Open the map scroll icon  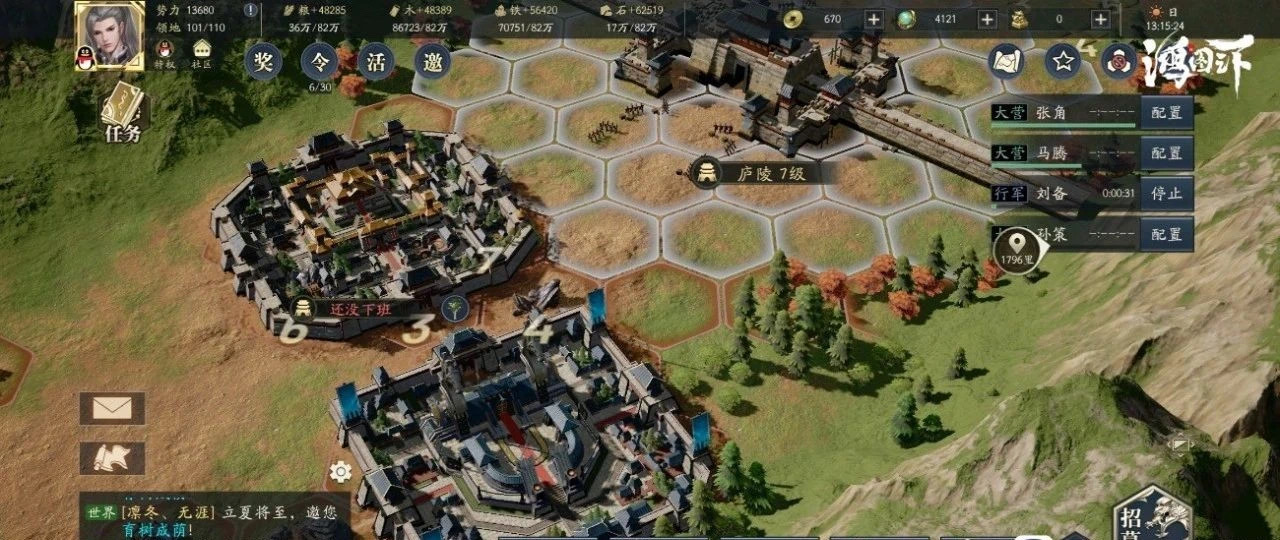[x=1006, y=62]
